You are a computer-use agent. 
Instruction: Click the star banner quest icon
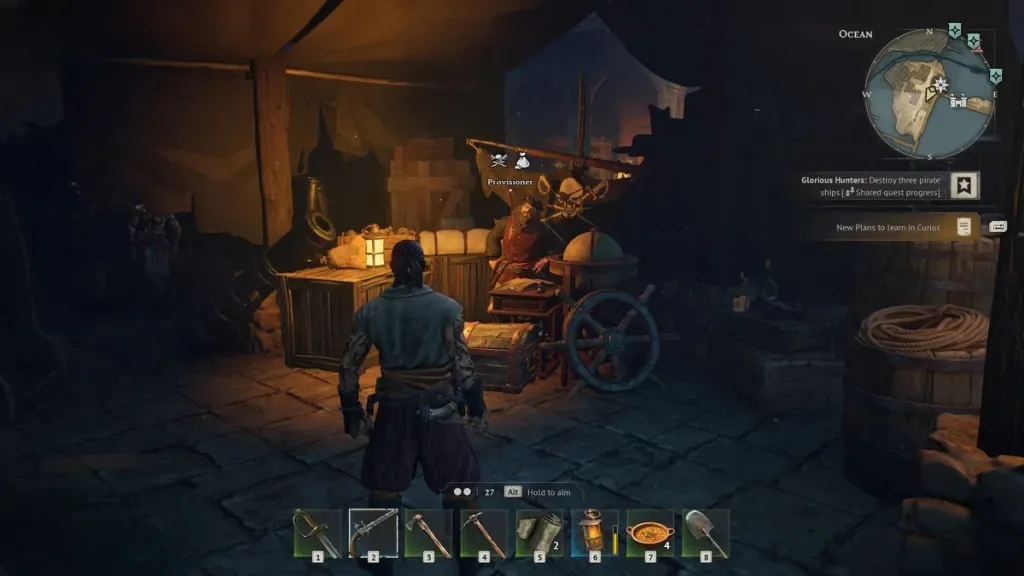pos(964,186)
